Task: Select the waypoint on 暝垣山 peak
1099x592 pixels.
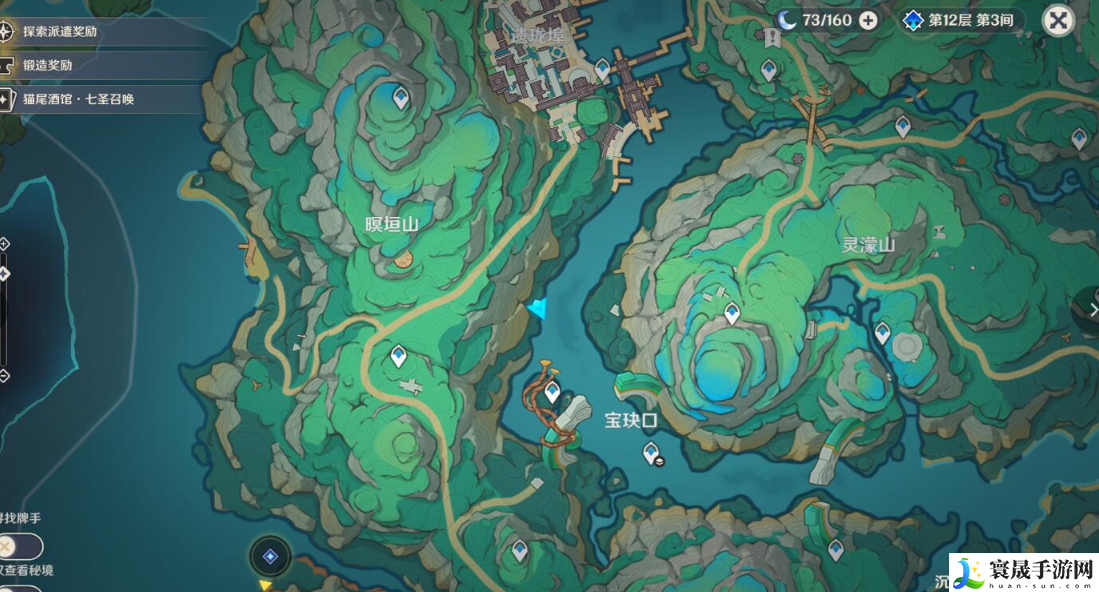Action: point(401,98)
